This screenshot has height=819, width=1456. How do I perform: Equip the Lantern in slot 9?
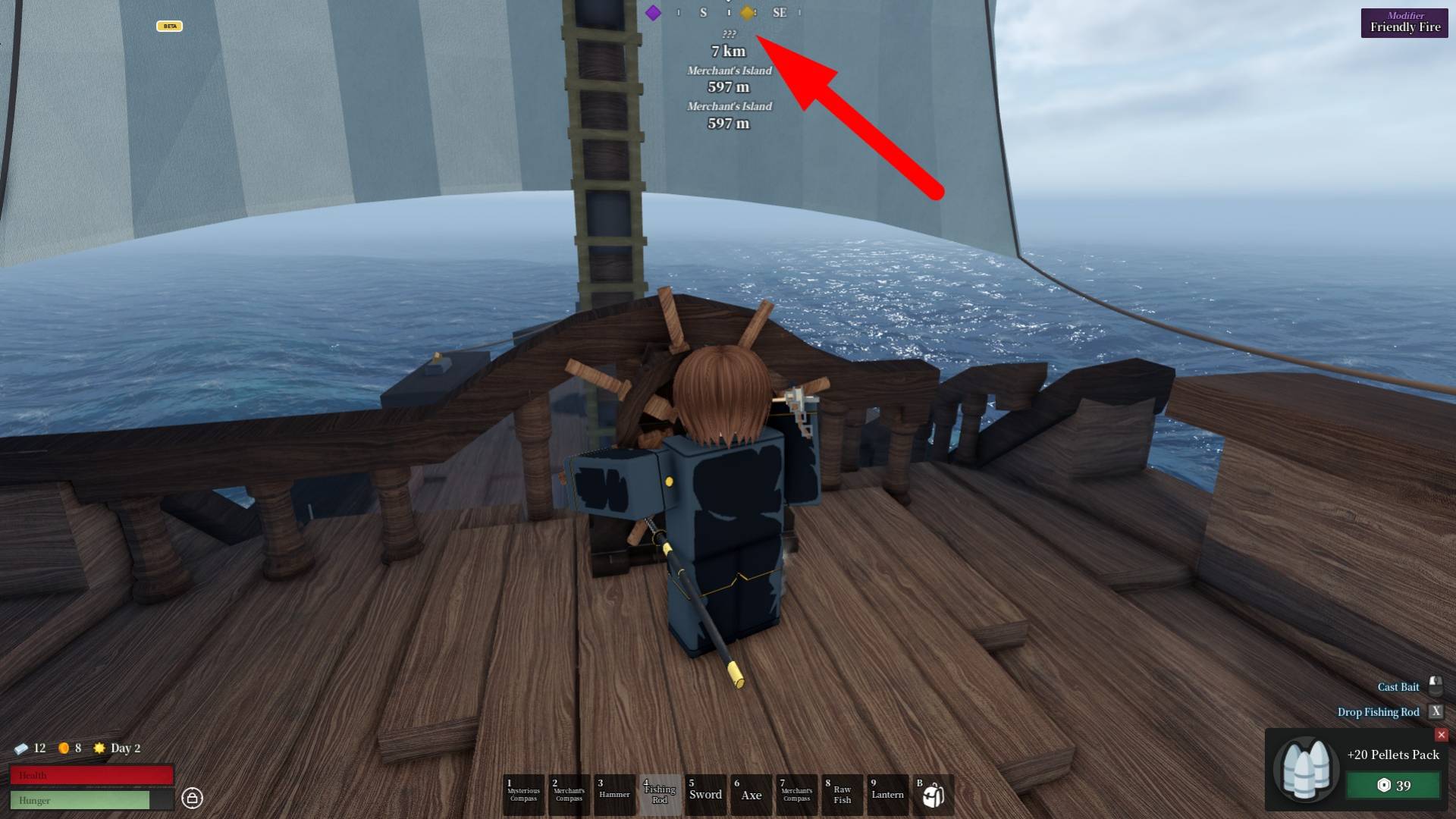click(888, 794)
